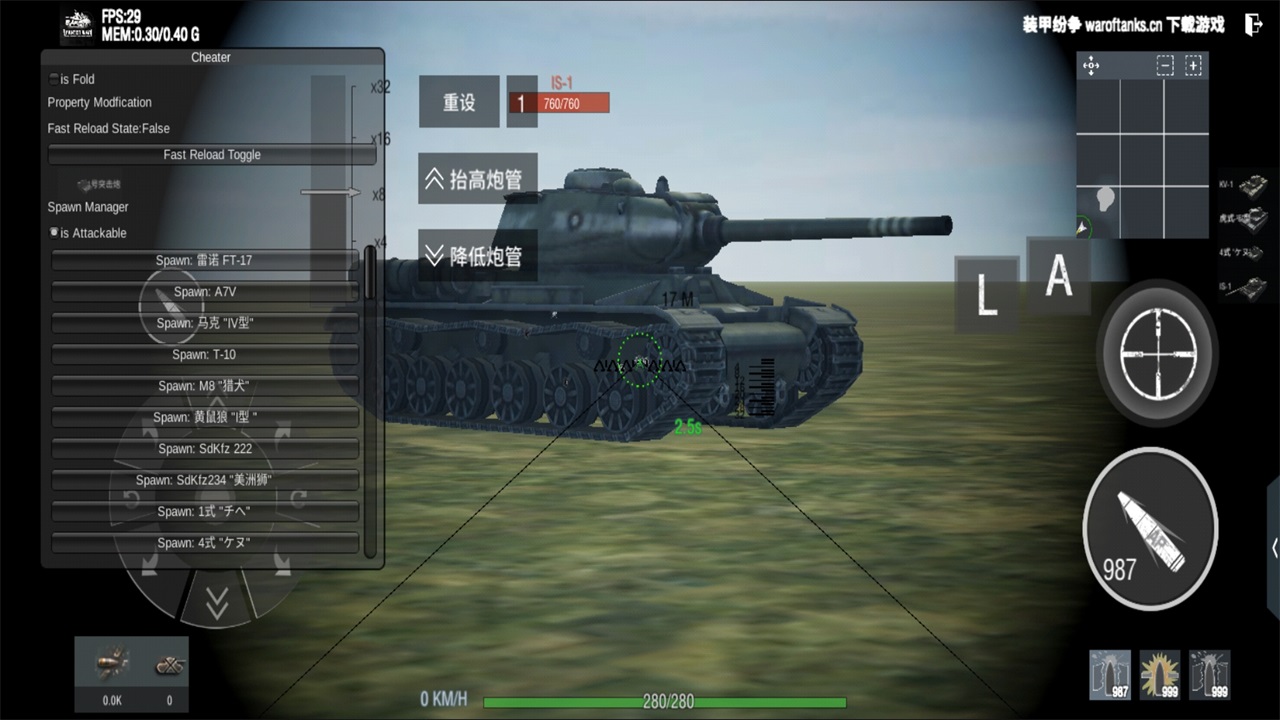Click the minimap zoom-out minus icon

coord(1164,65)
